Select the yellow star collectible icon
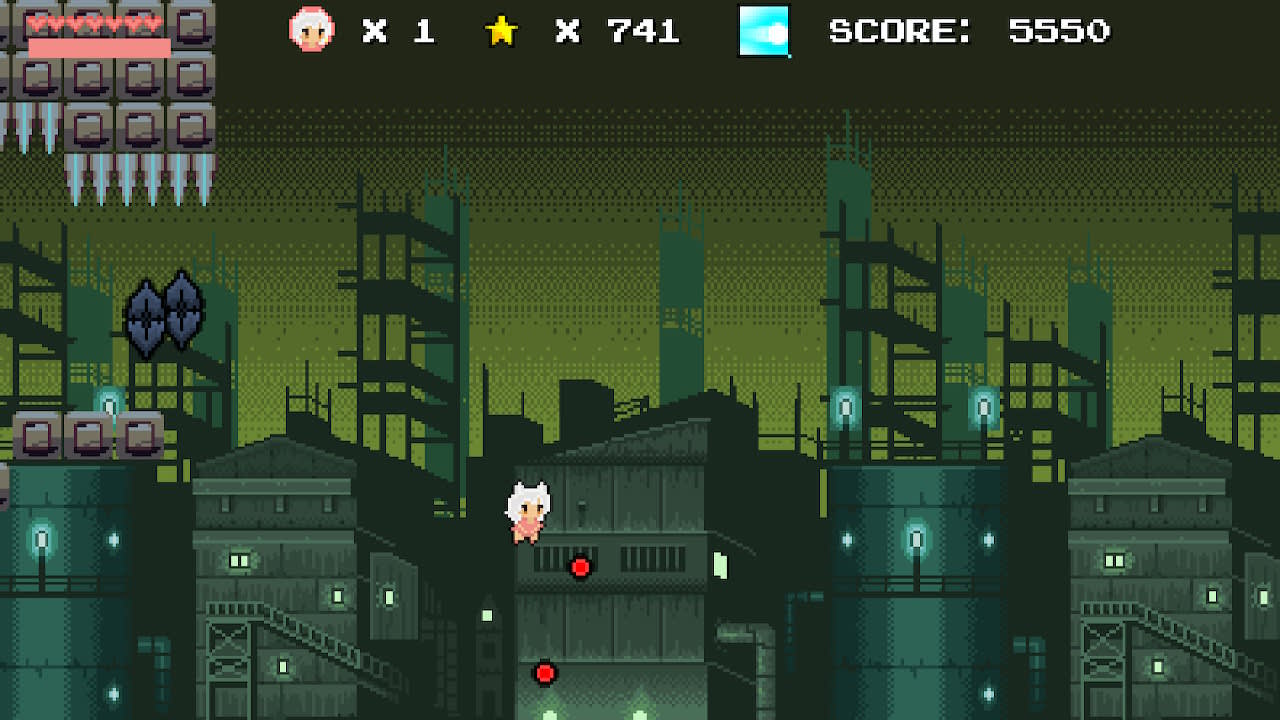1280x720 pixels. tap(501, 30)
